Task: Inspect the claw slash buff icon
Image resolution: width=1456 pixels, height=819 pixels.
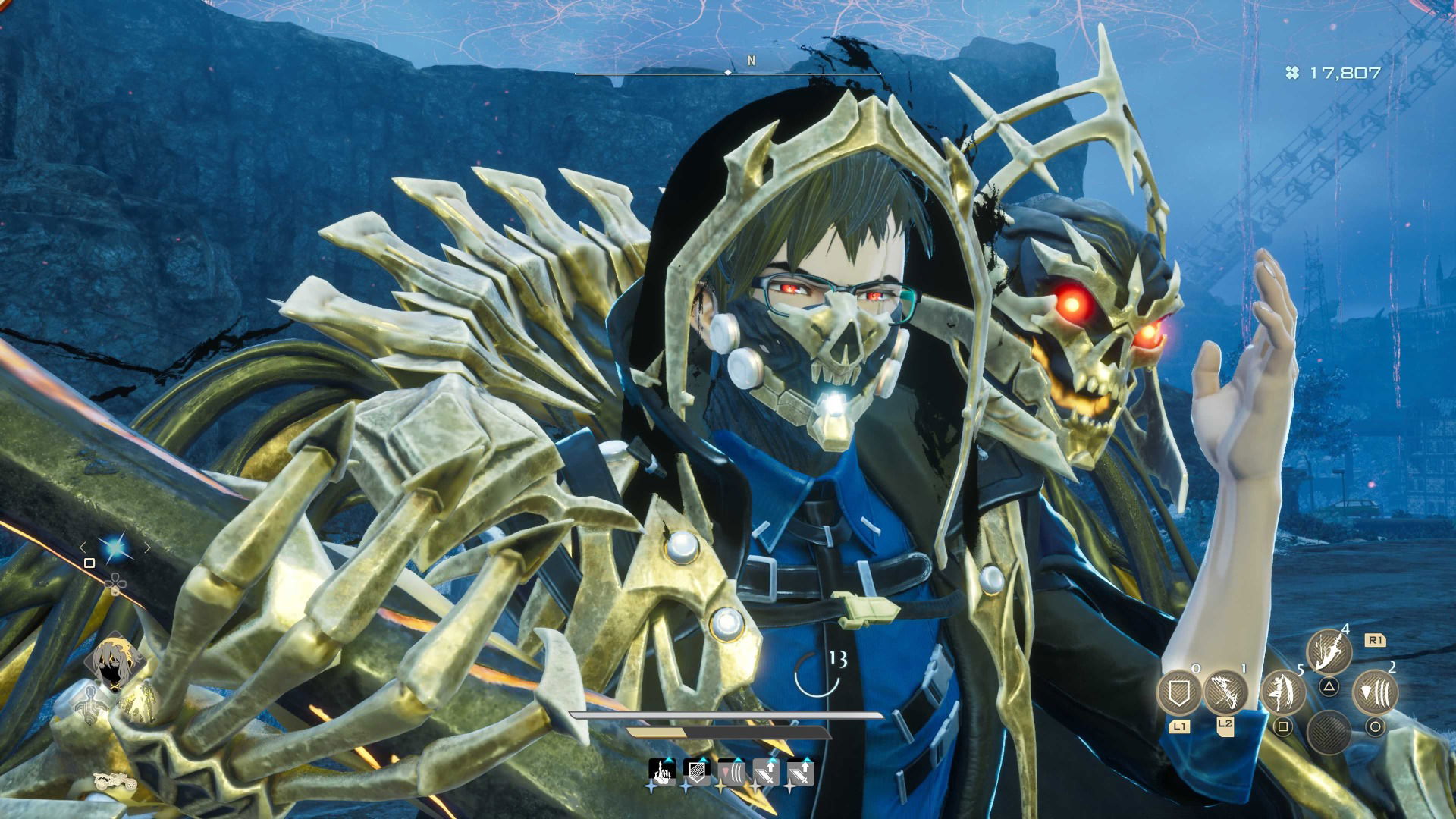Action: point(731,772)
